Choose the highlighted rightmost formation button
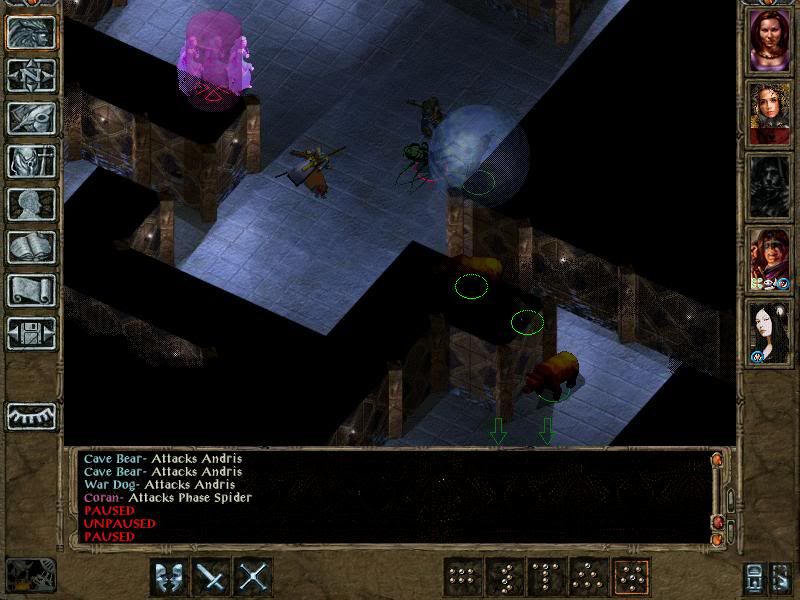The image size is (800, 600). 632,577
